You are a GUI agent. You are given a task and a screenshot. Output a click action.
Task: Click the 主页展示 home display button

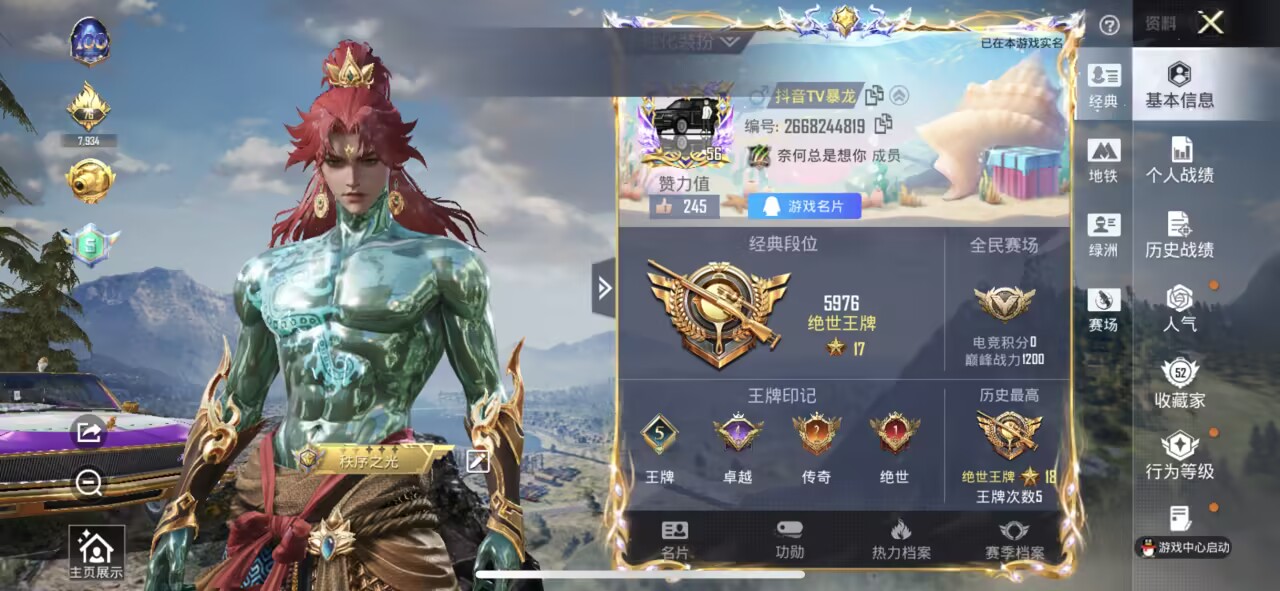(x=96, y=553)
